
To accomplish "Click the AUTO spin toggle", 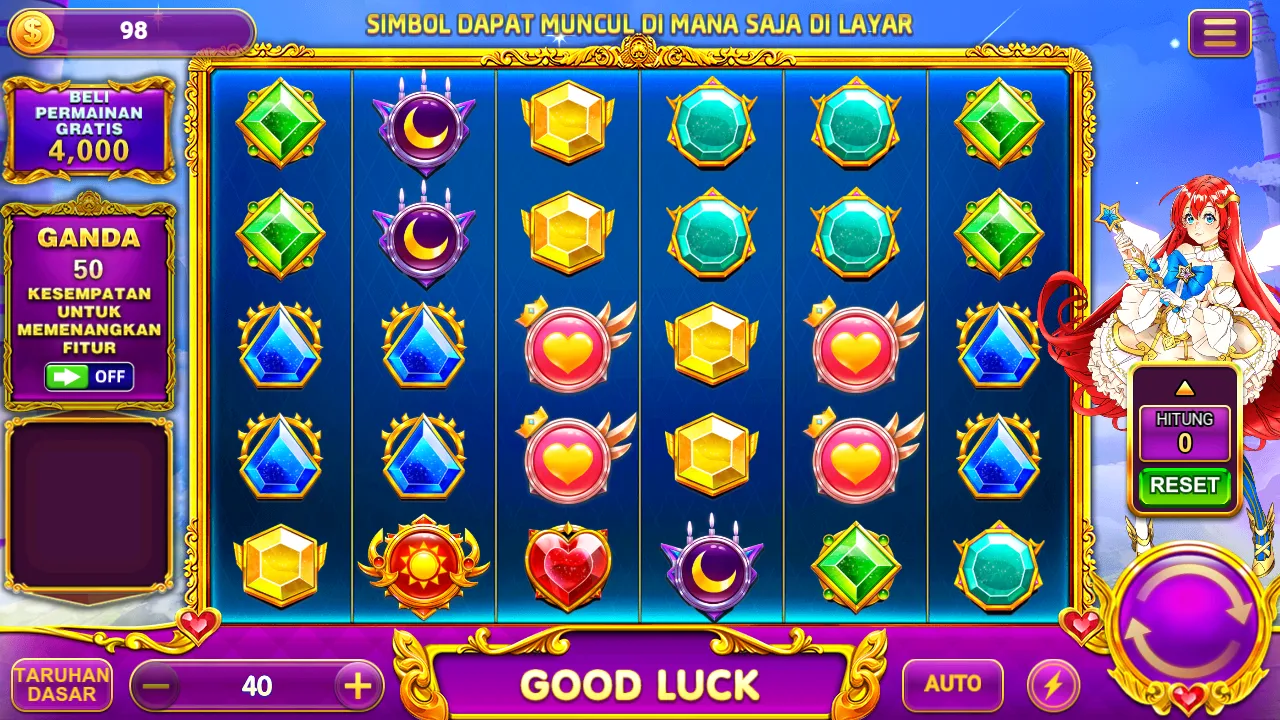I will pos(951,684).
